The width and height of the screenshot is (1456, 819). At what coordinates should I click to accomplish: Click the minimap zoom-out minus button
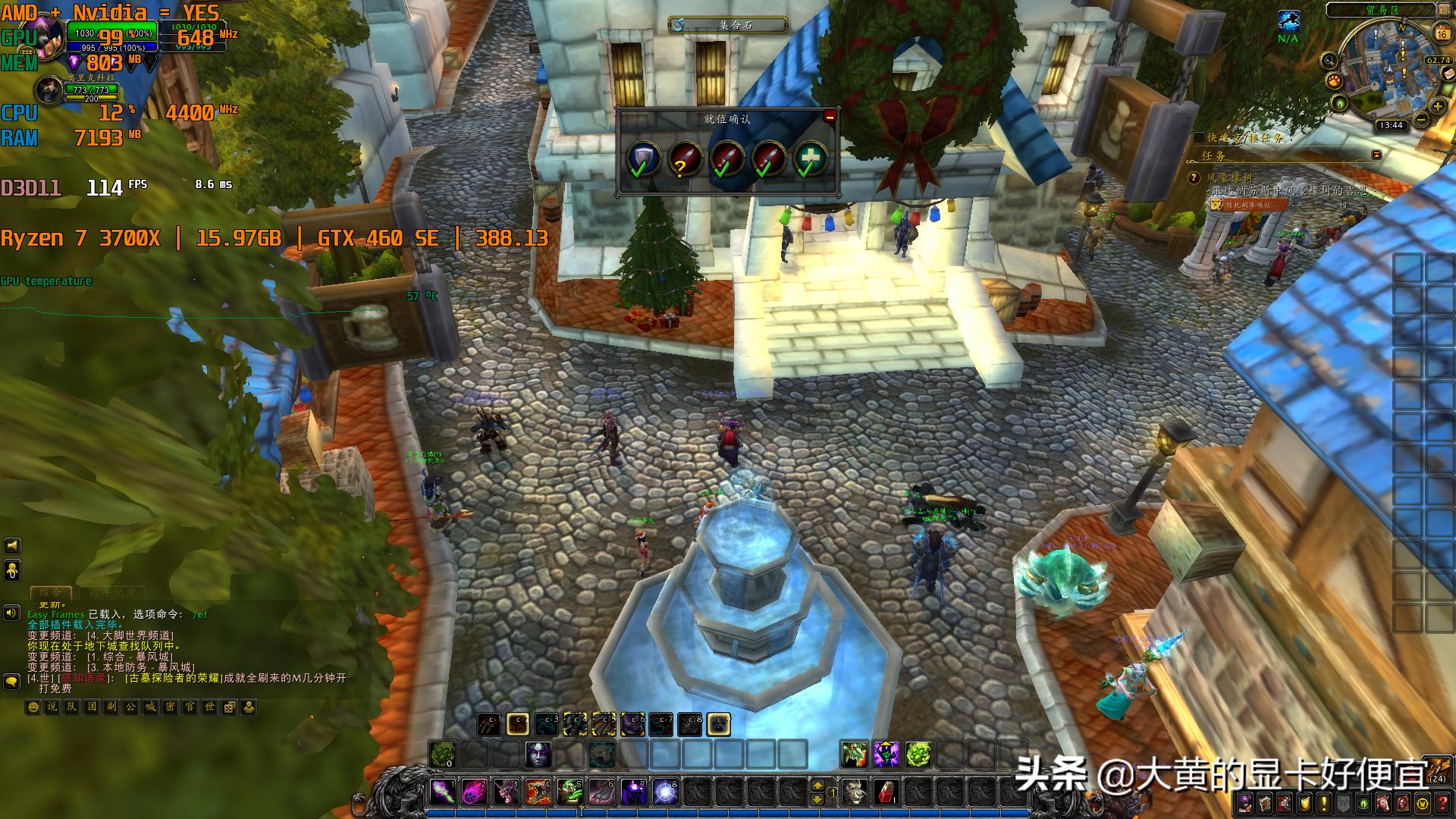[x=1420, y=121]
